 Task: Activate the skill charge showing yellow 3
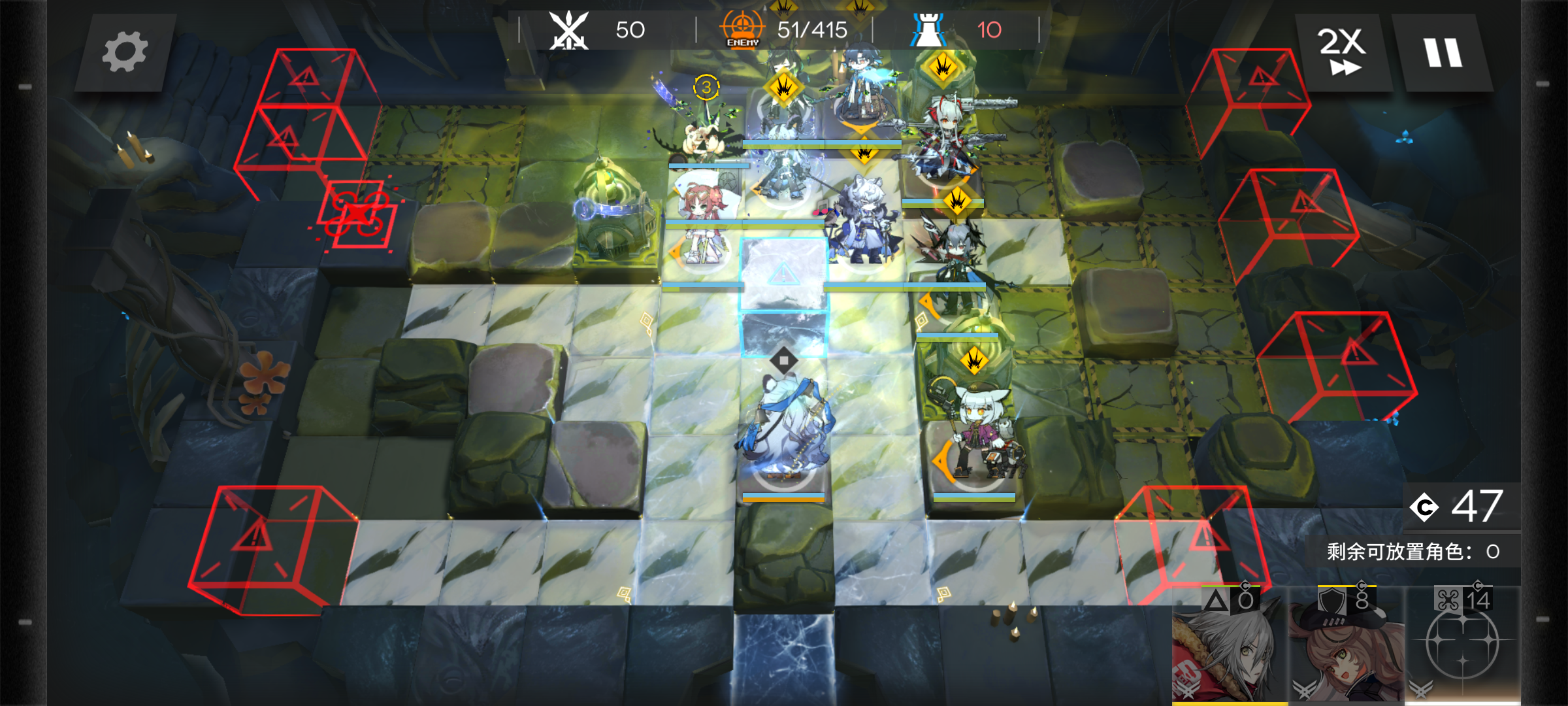pyautogui.click(x=706, y=88)
